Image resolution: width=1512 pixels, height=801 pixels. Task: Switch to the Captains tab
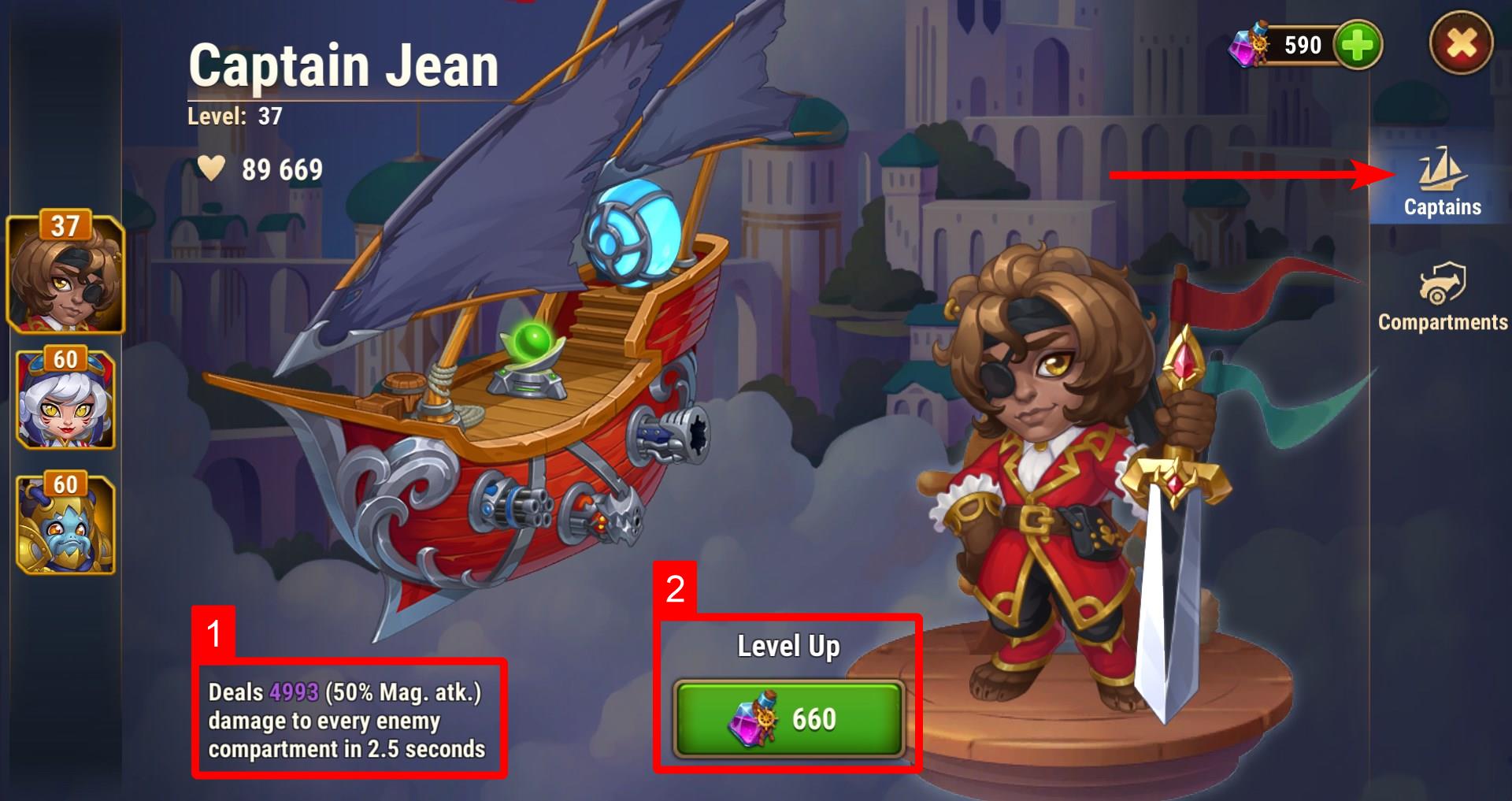point(1441,182)
